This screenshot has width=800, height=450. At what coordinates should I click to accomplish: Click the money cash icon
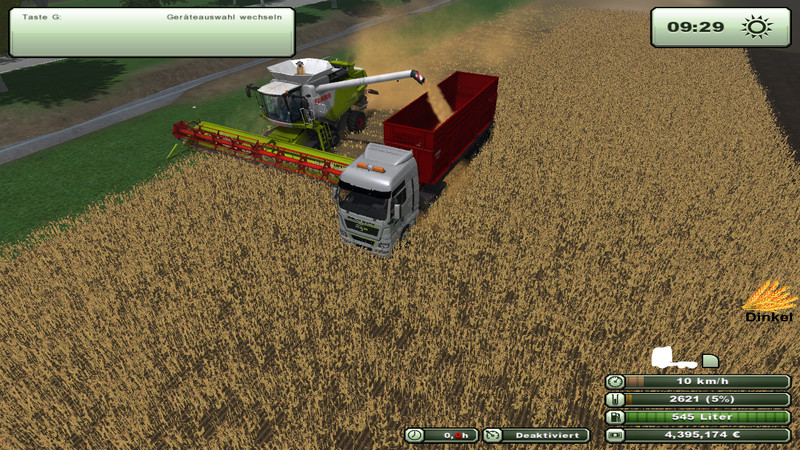tap(615, 435)
